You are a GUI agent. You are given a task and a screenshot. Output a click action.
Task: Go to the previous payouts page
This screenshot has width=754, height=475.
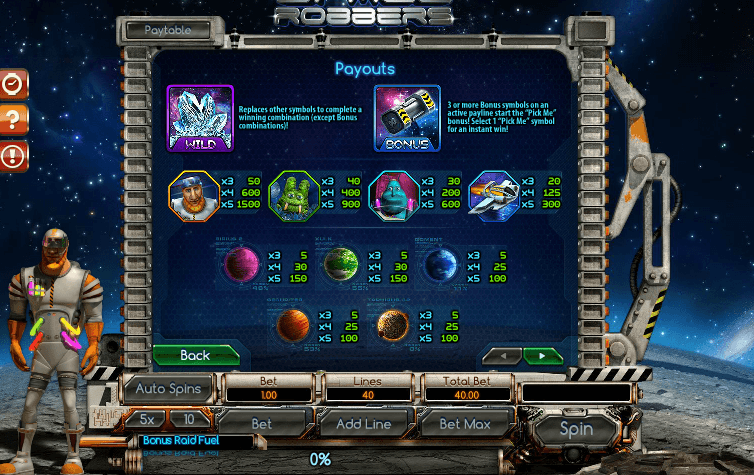502,355
